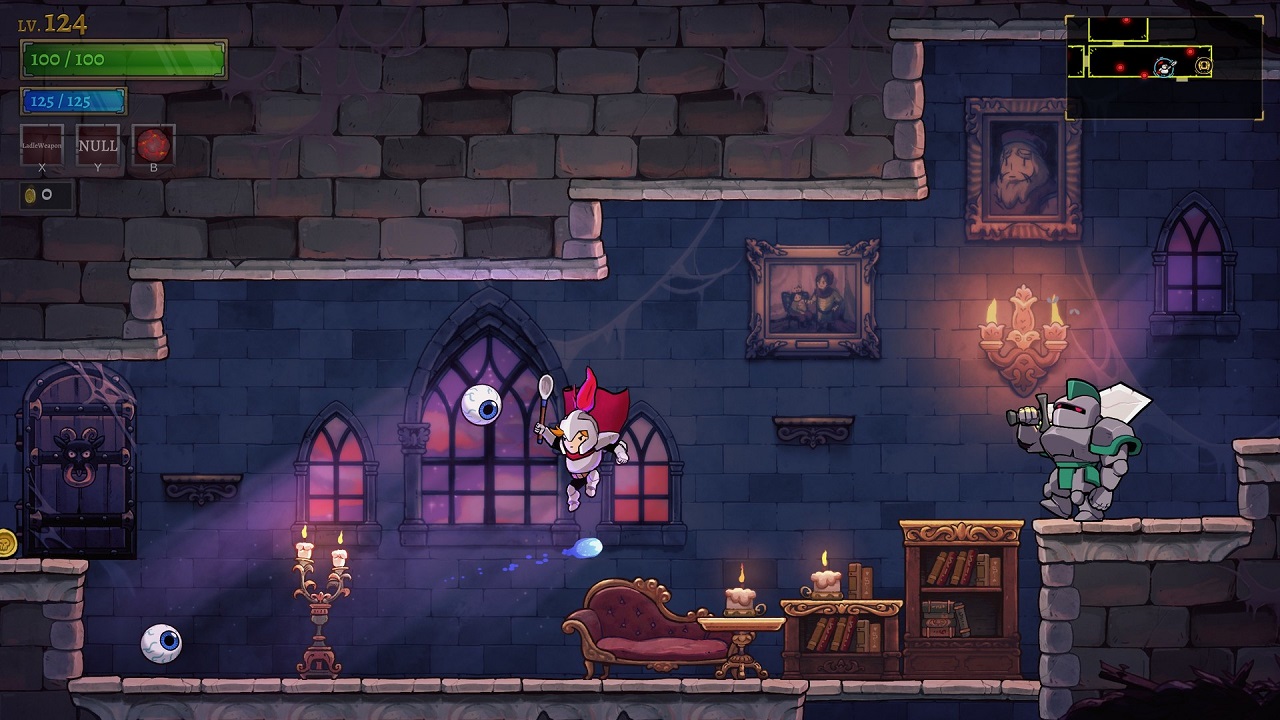Image resolution: width=1280 pixels, height=720 pixels.
Task: Select the LadleWeapon in the X slot
Action: (41, 145)
